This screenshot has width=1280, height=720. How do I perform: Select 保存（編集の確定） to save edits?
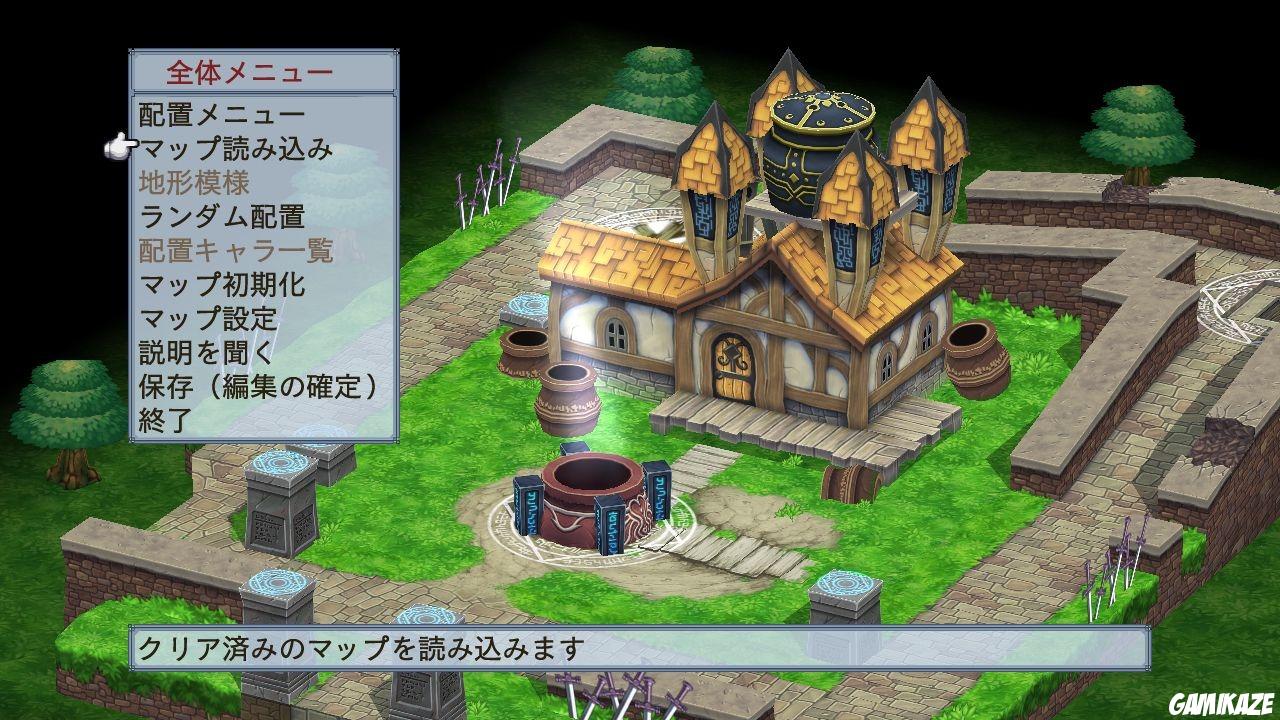point(255,385)
